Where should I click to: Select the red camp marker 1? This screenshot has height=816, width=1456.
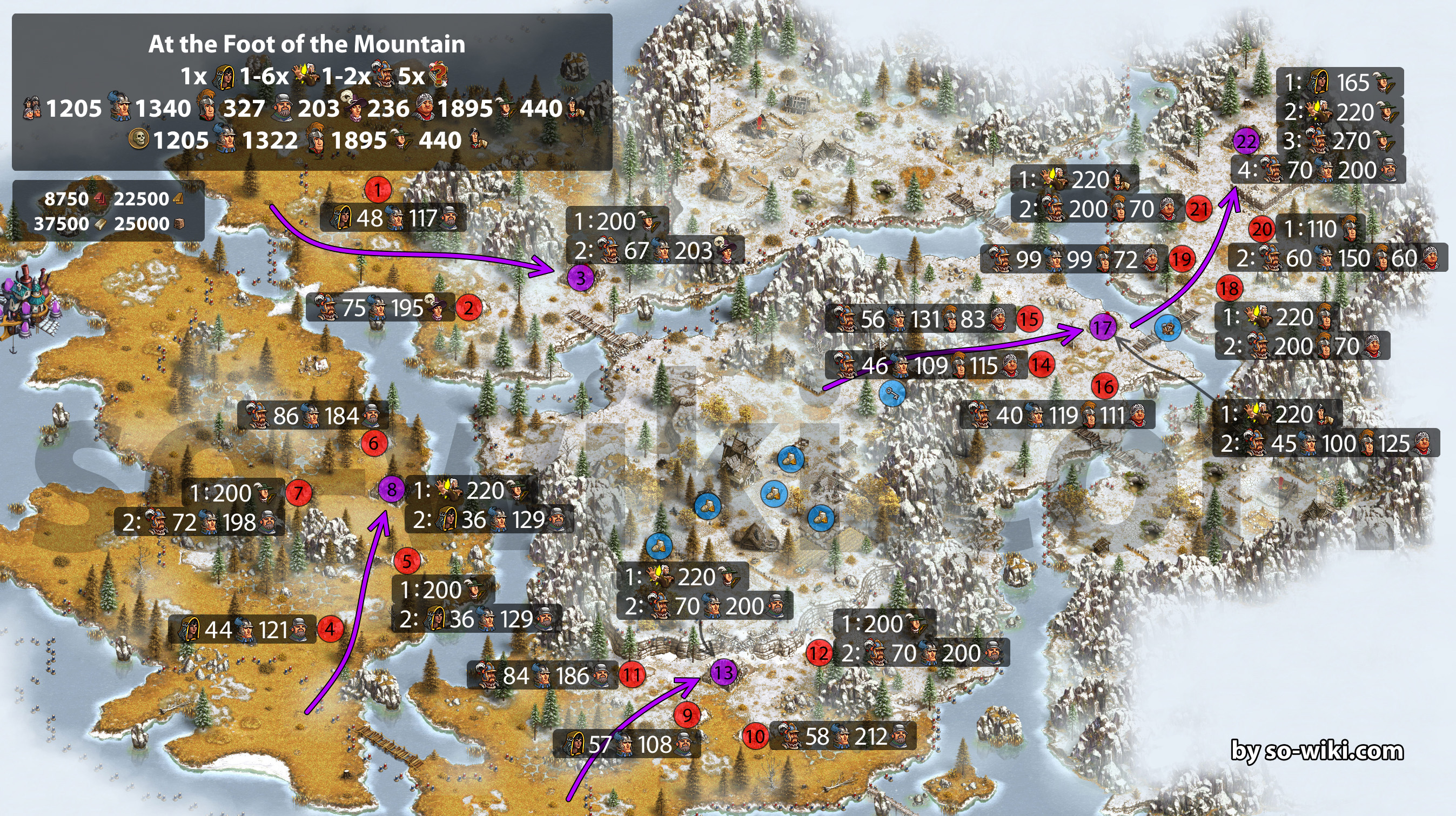(x=378, y=190)
